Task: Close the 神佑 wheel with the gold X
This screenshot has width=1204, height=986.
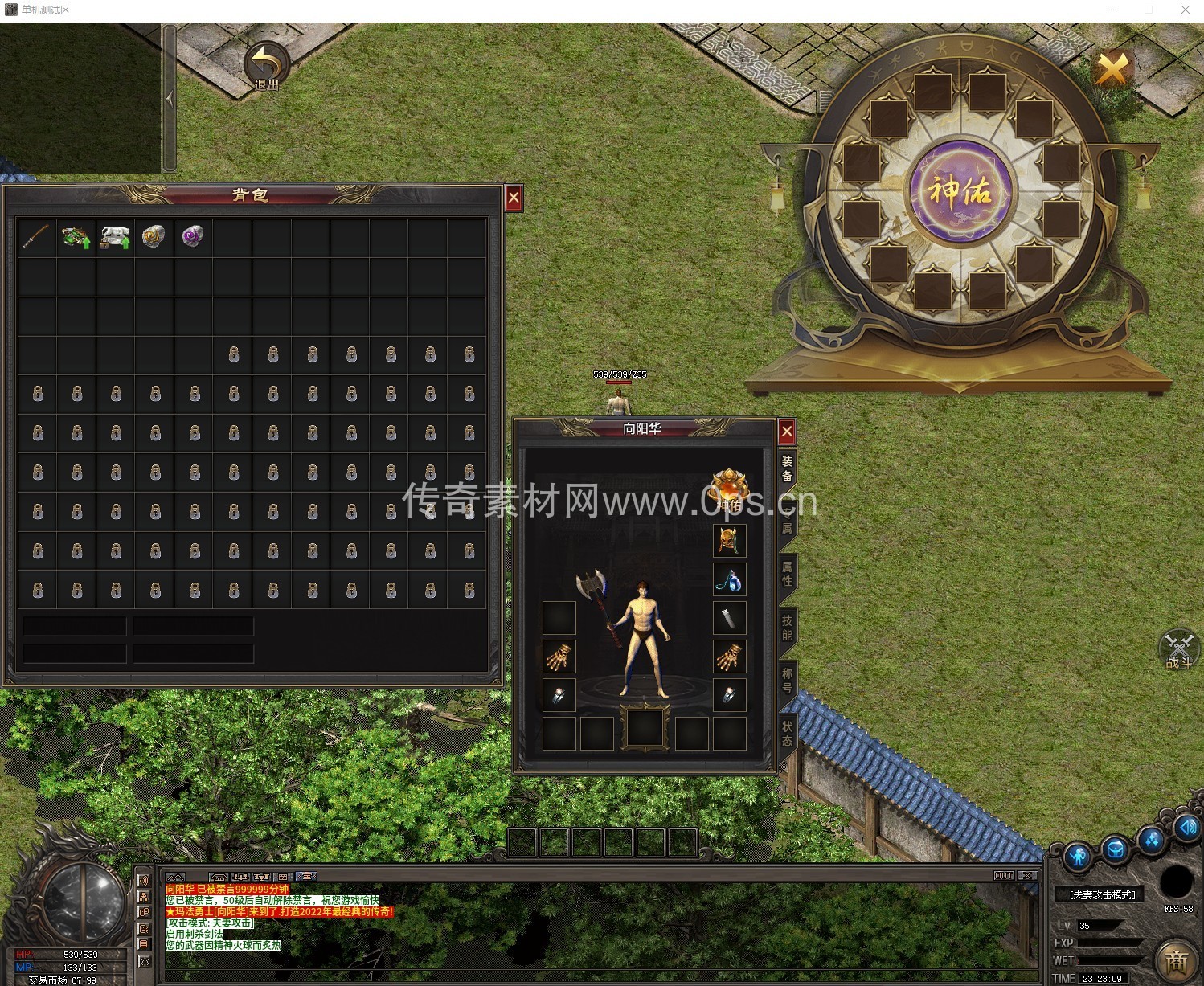Action: (1113, 69)
